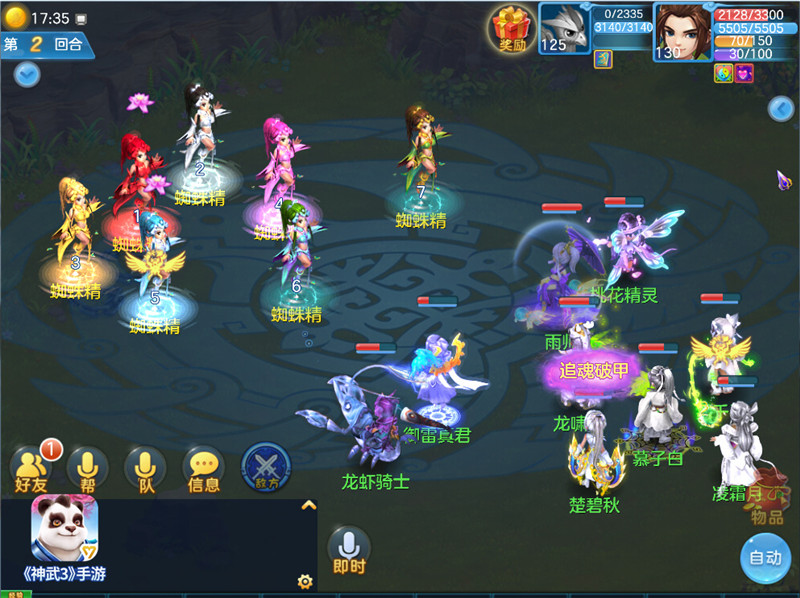This screenshot has width=800, height=598.
Task: Open the 信息 messages button
Action: point(204,468)
